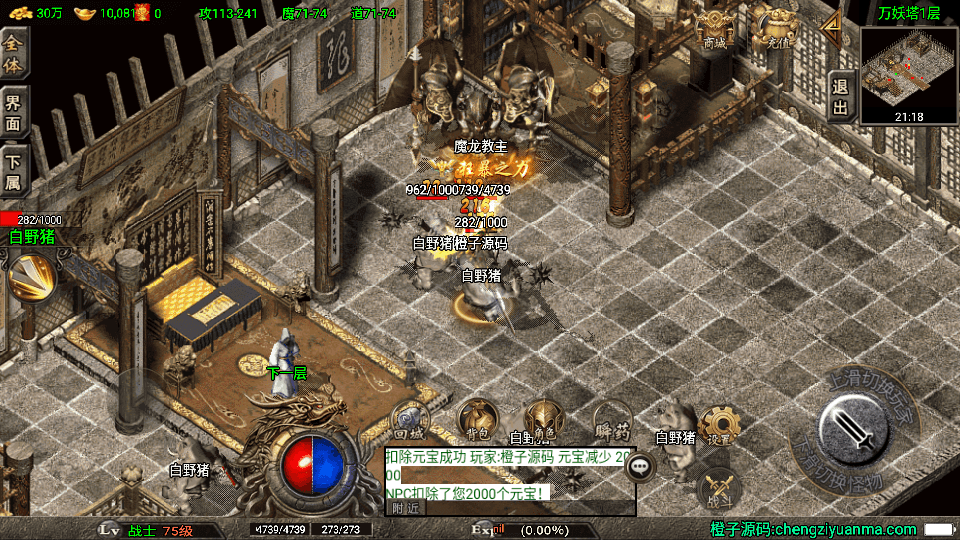
Task: Switch to the 界面 tab
Action: 14,112
